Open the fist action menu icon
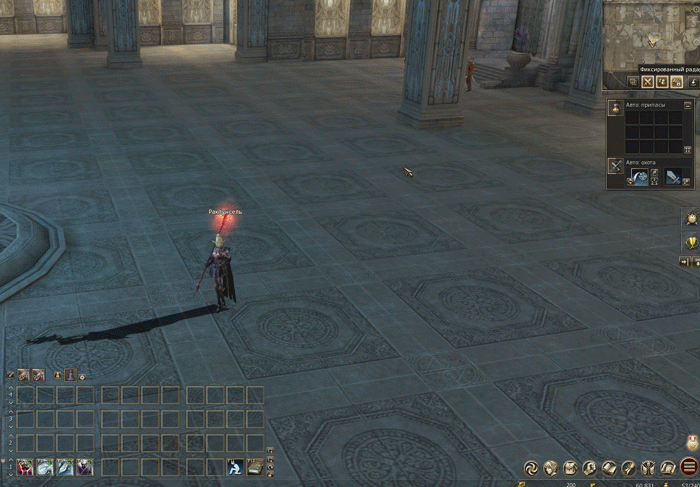This screenshot has height=487, width=700. pyautogui.click(x=590, y=467)
